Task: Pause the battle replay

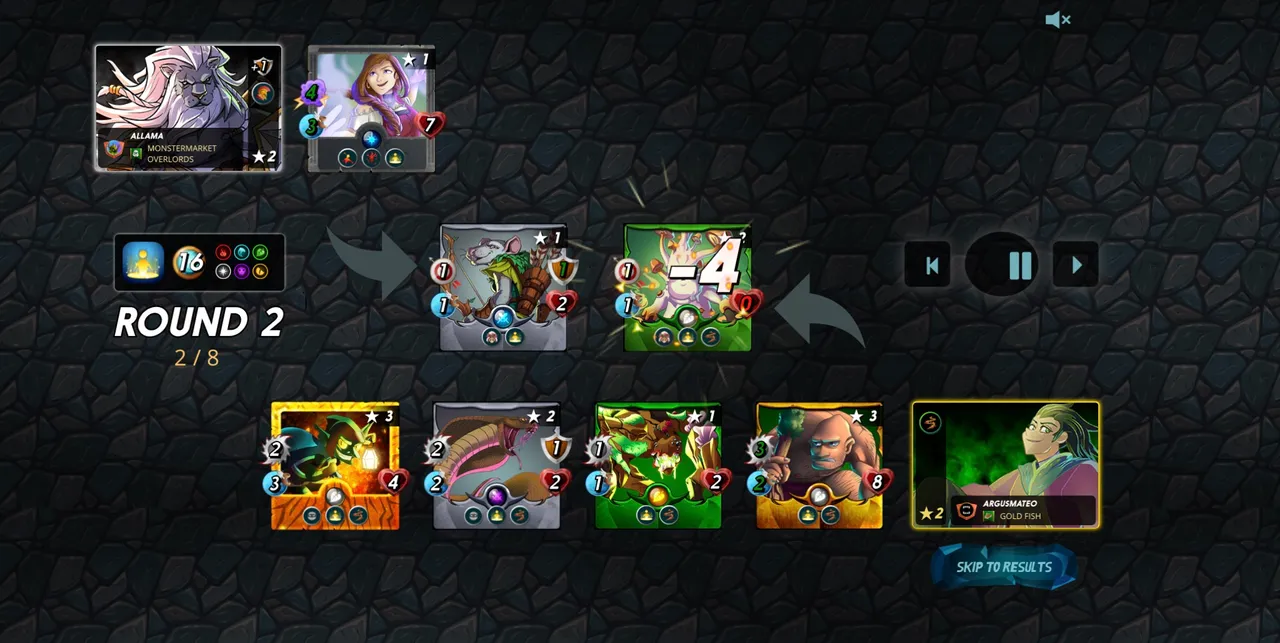Action: coord(1020,265)
